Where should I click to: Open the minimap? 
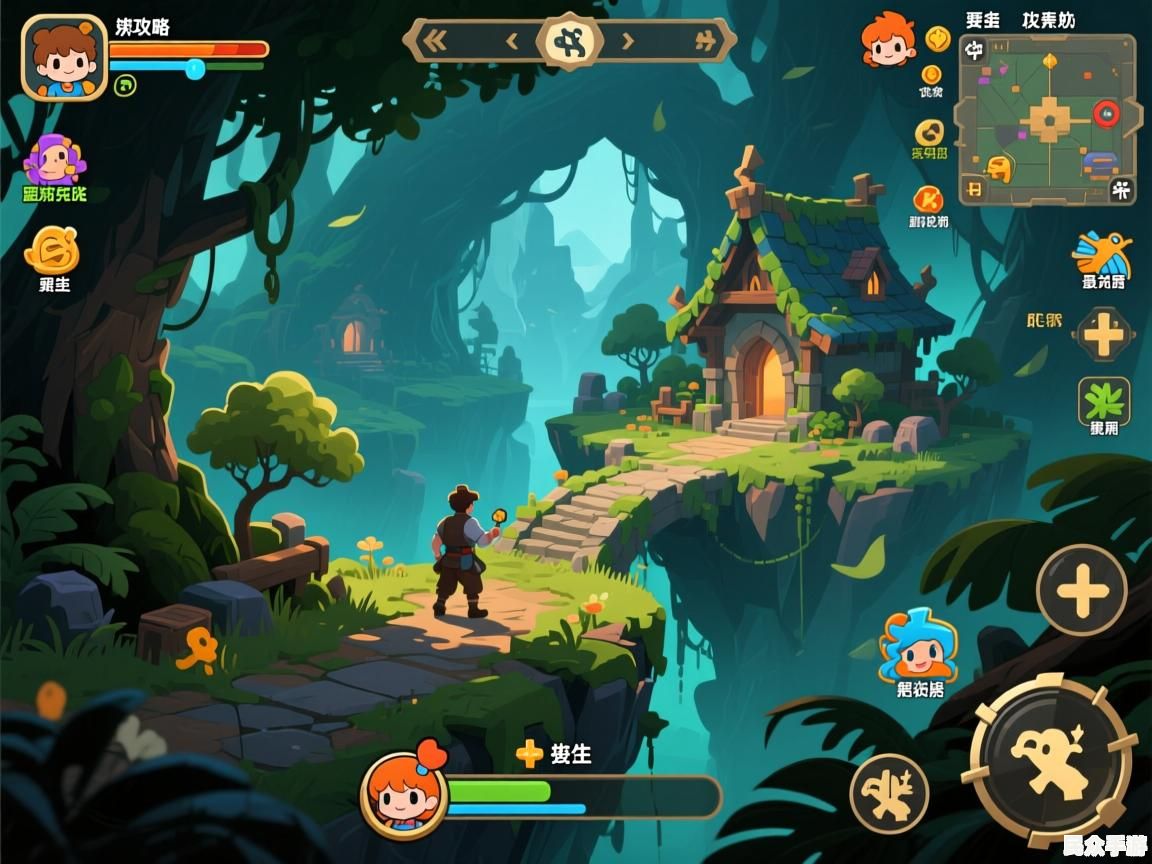point(1046,120)
